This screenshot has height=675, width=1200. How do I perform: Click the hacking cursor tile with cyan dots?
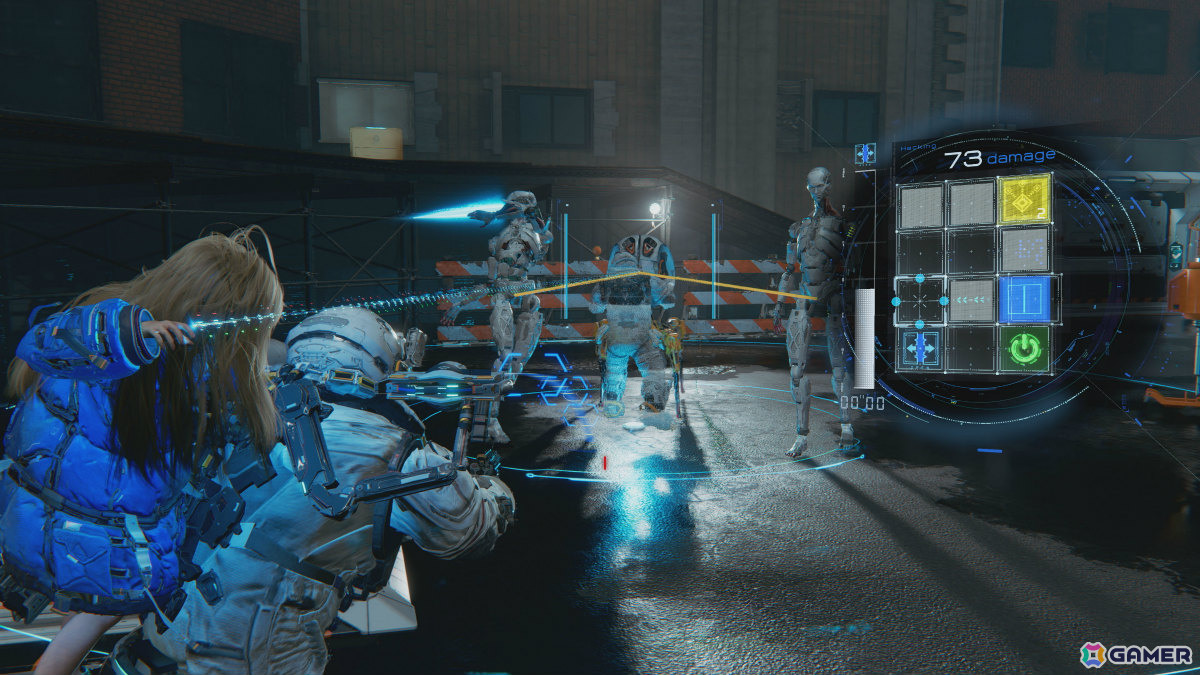tap(920, 298)
